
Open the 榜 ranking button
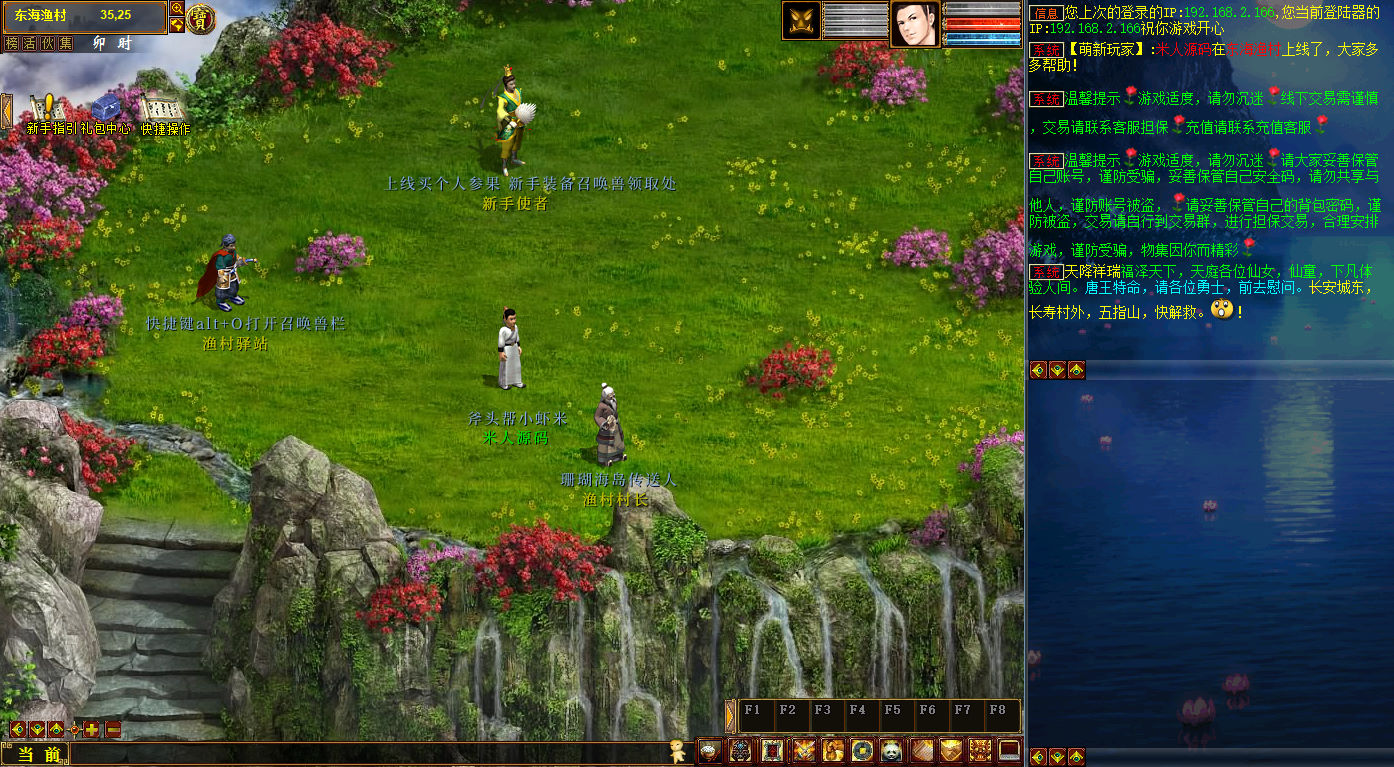(x=12, y=43)
